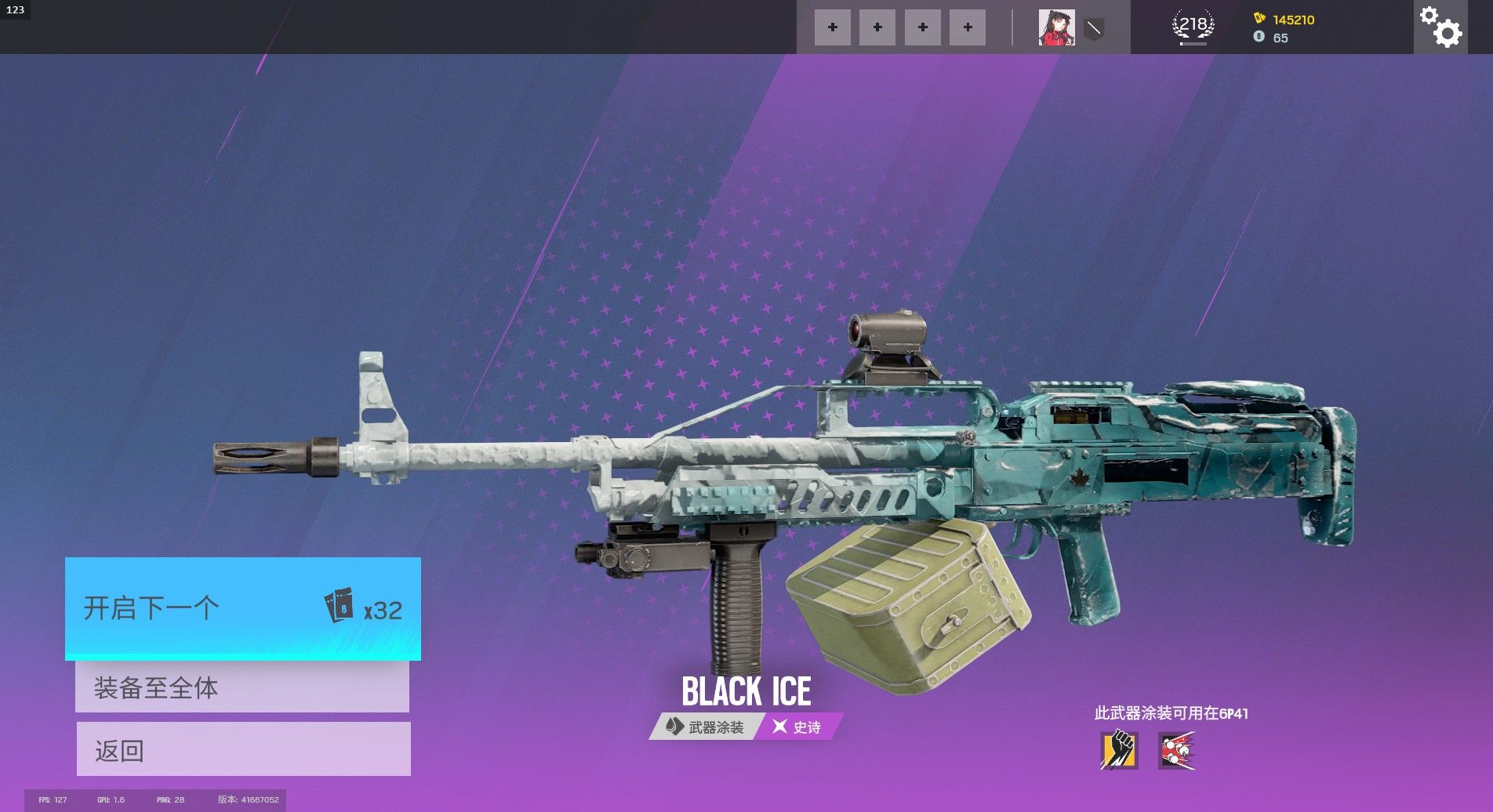The image size is (1493, 812).
Task: Open the level 218 clearance badge
Action: (1193, 27)
